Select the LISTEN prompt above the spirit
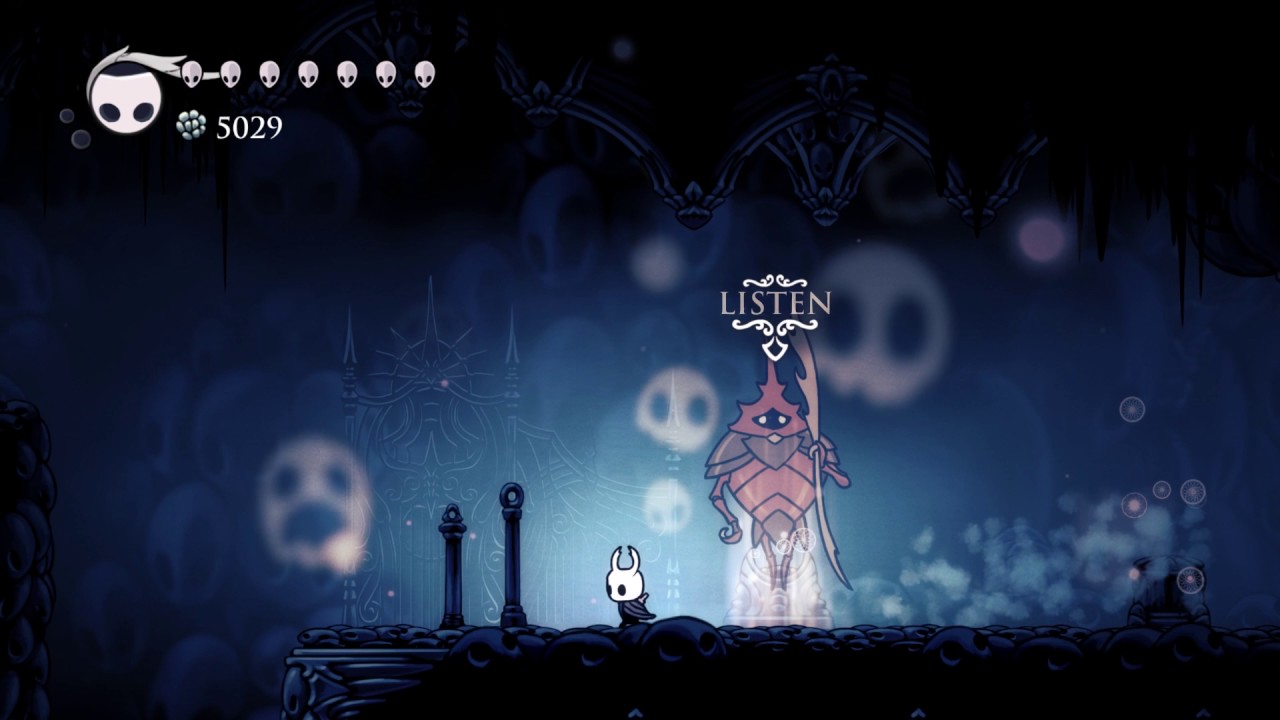The height and width of the screenshot is (720, 1280). [x=775, y=303]
